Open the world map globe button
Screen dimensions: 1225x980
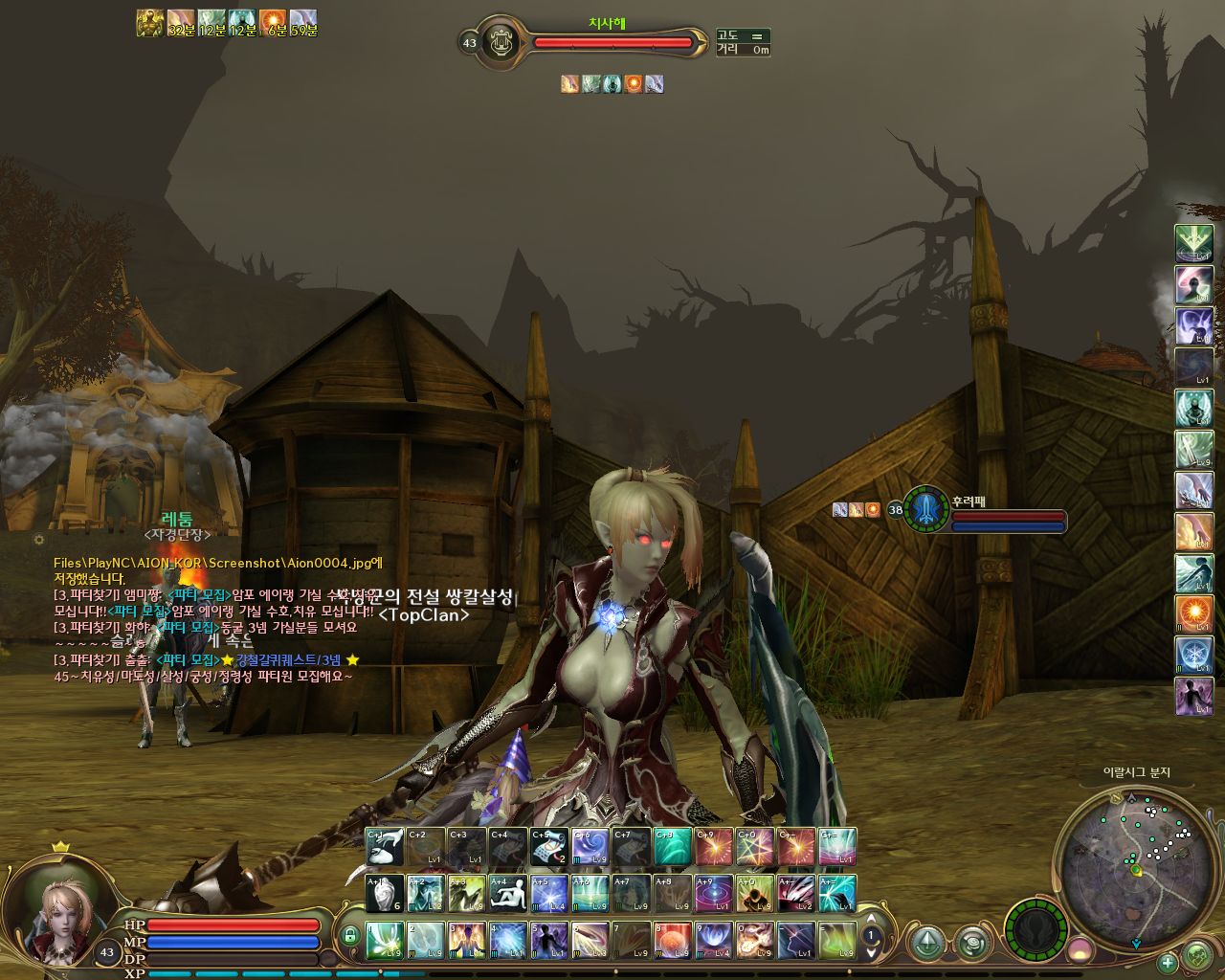pyautogui.click(x=1197, y=954)
